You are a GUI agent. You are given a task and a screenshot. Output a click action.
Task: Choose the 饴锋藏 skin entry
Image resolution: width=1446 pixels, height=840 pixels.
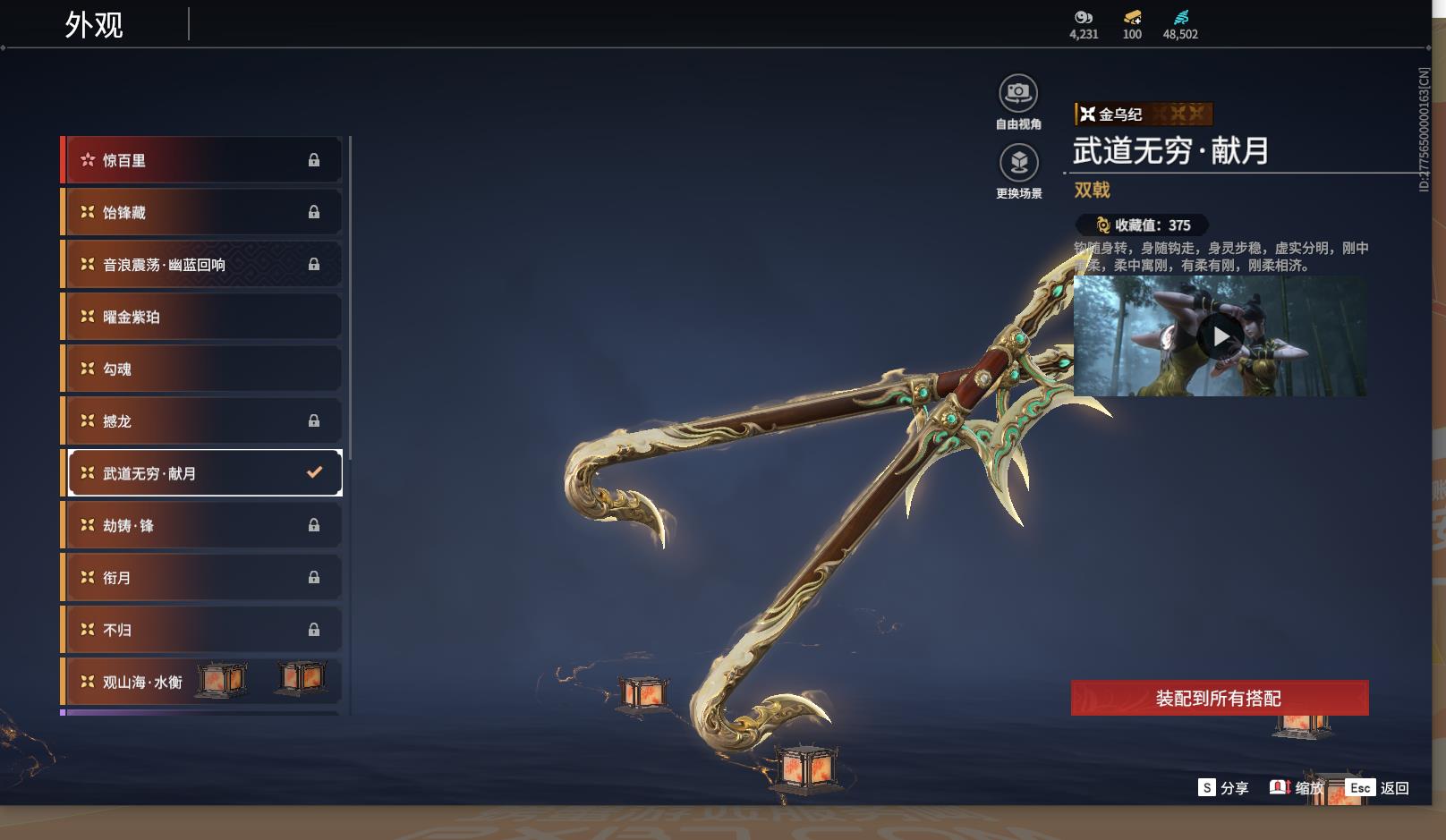pyautogui.click(x=202, y=212)
